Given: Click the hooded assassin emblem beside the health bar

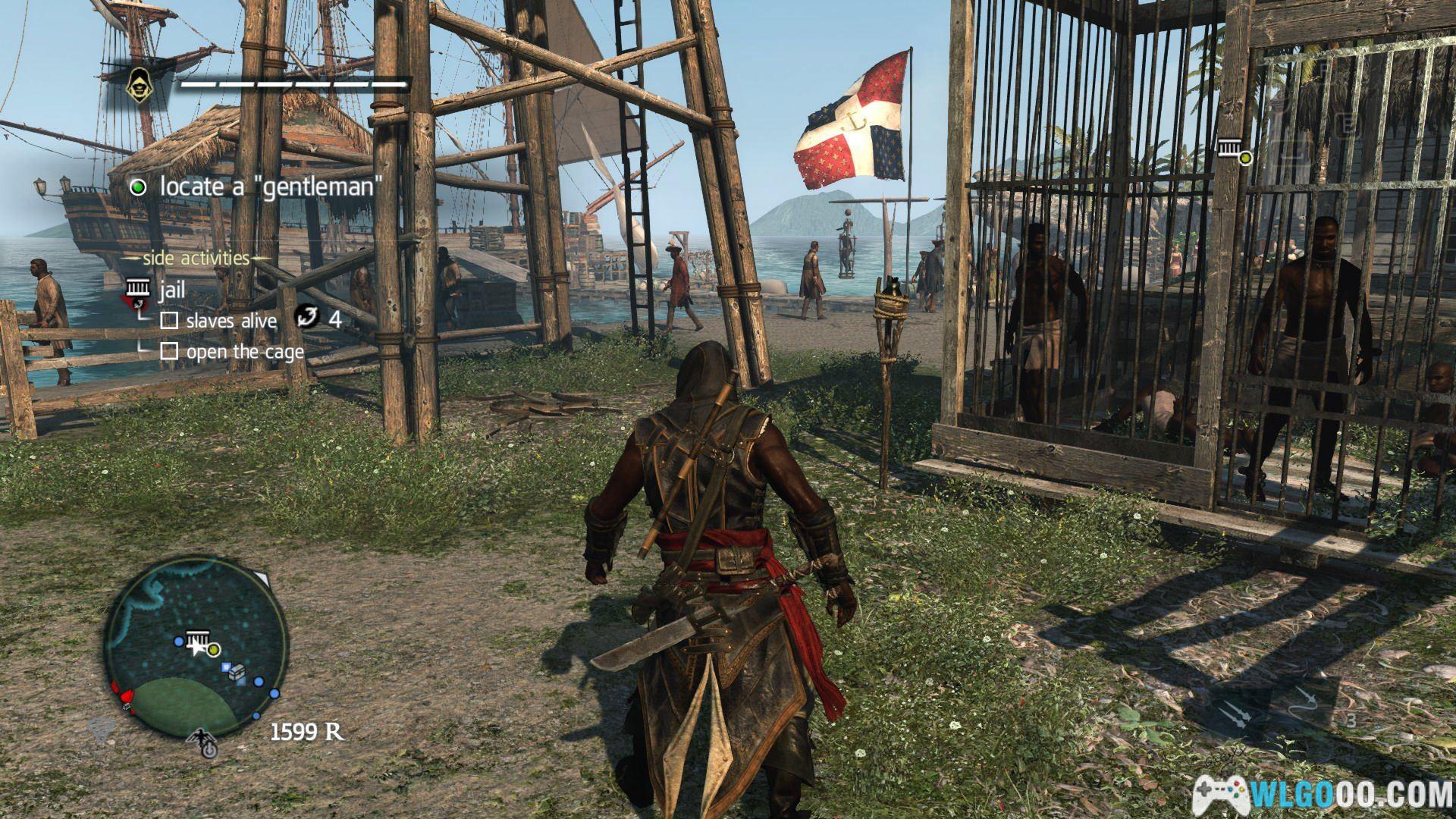Looking at the screenshot, I should 138,83.
